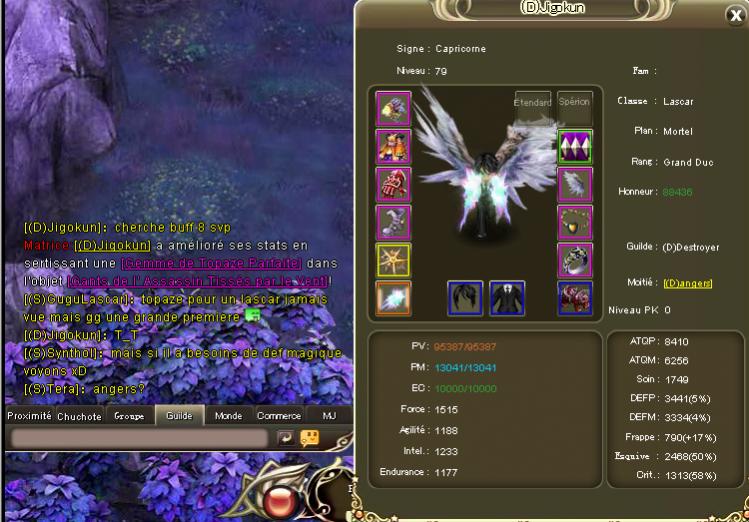Select the purple spiked crown slot
Viewport: 749px width, 522px height.
coord(575,145)
